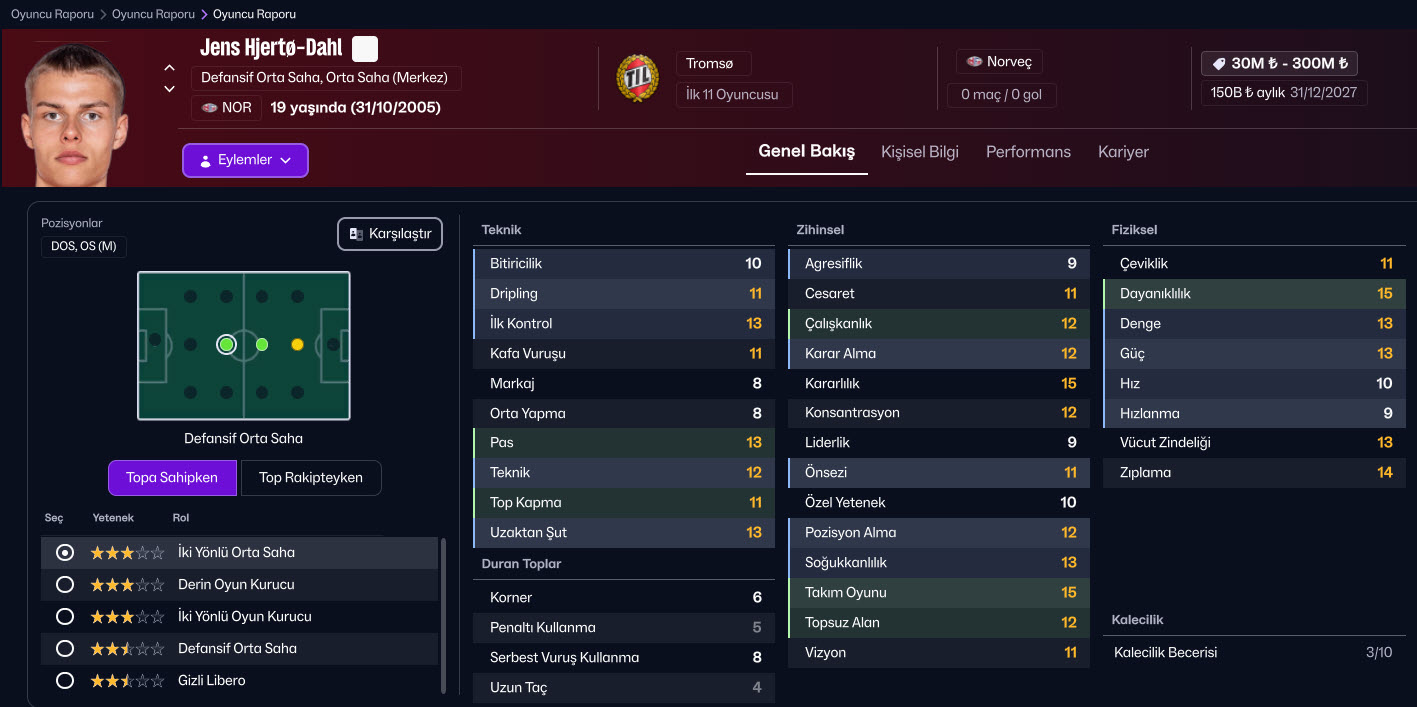
Task: Toggle the Topa Sahipken view
Action: click(x=172, y=477)
